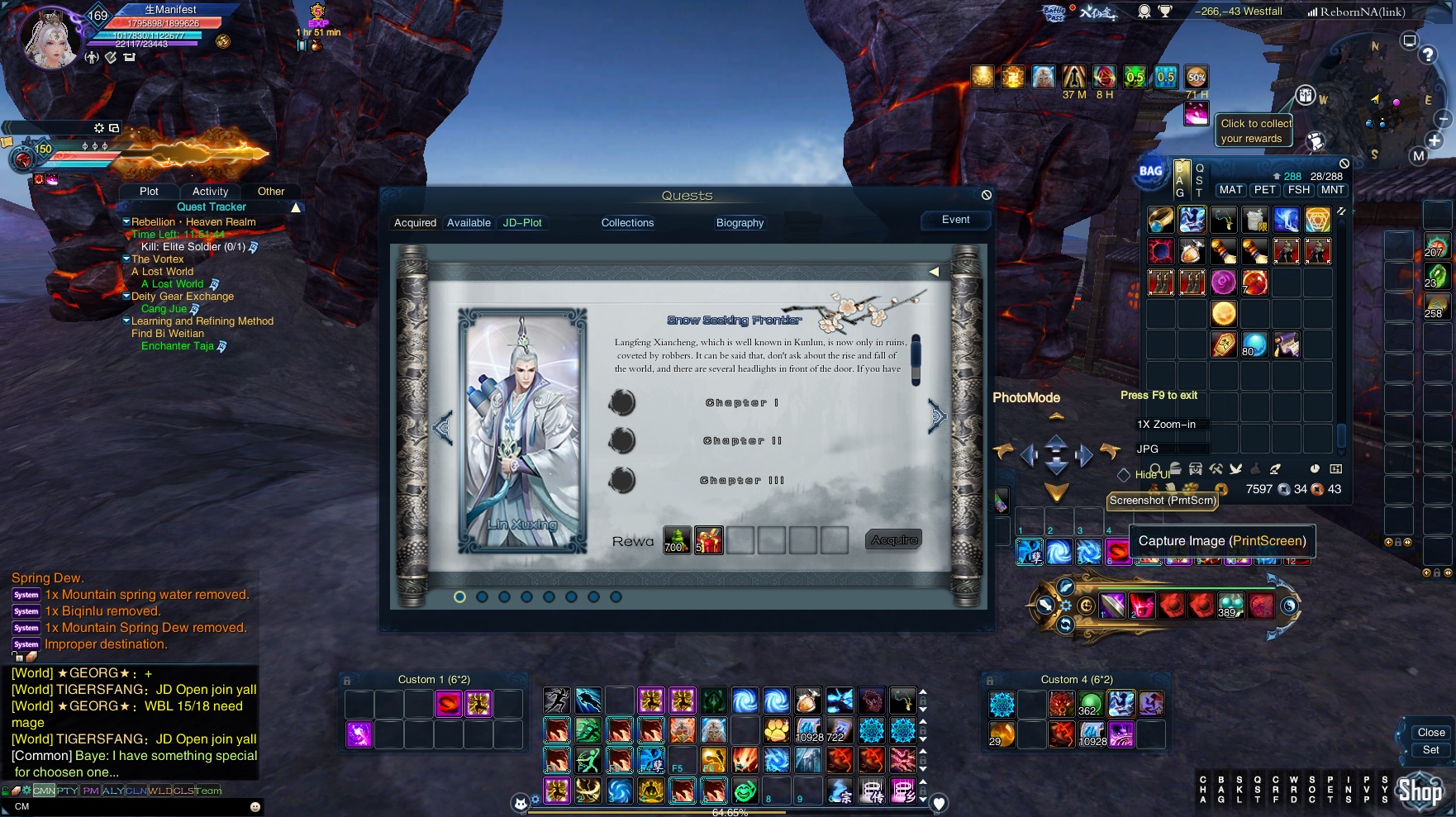Click the Event button
The height and width of the screenshot is (817, 1456).
(x=955, y=220)
